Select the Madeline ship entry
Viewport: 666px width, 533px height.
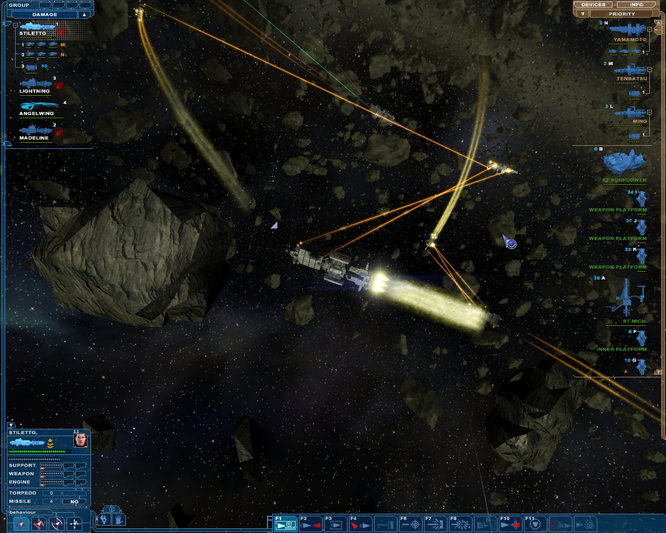35,133
